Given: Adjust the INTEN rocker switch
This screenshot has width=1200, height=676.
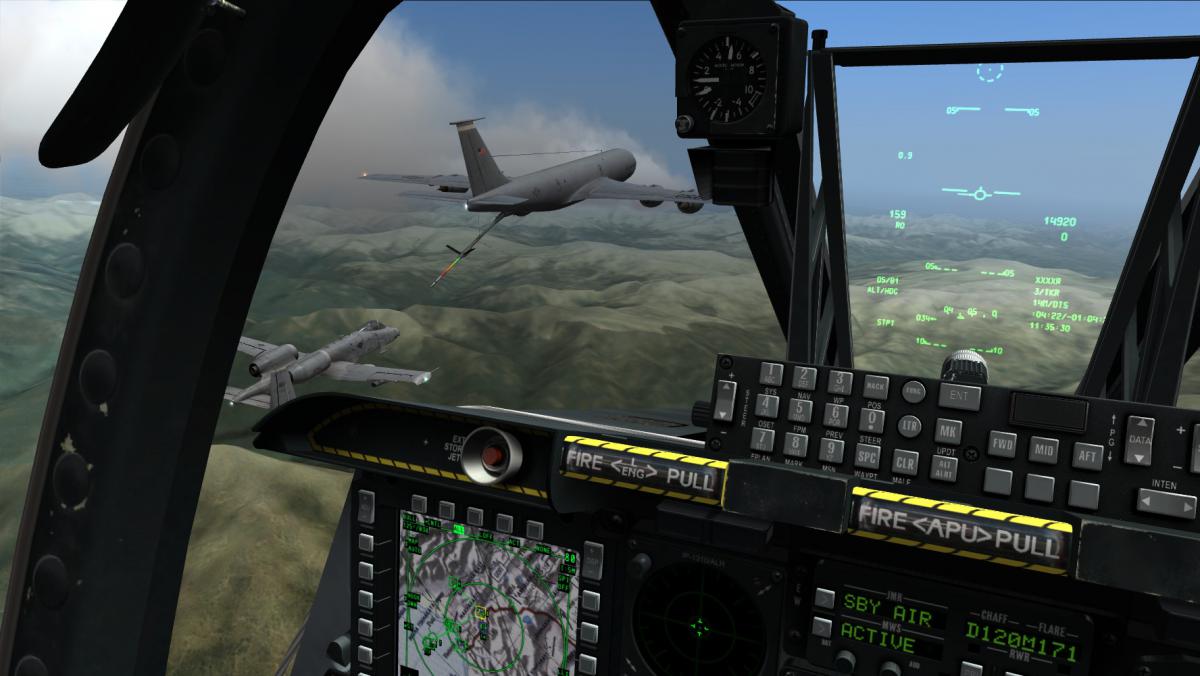Looking at the screenshot, I should tap(1165, 502).
